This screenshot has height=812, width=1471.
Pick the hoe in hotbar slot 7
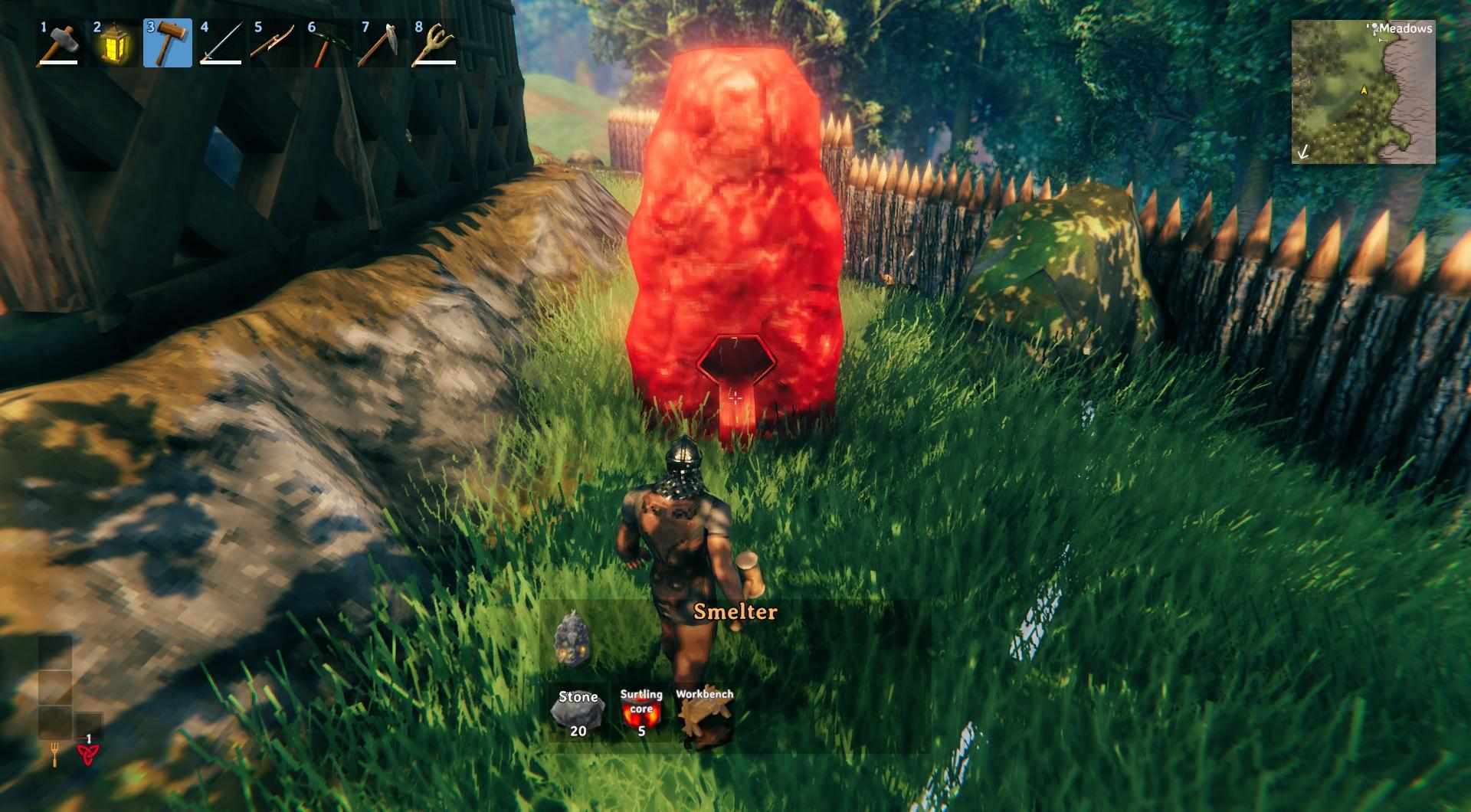click(382, 44)
